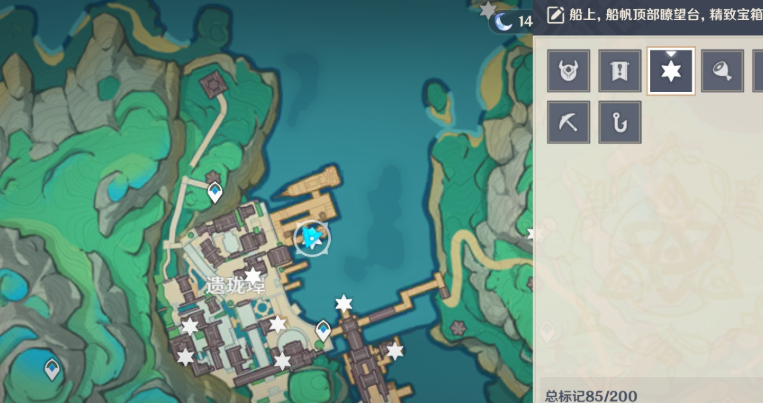Choose the pickaxe marker icon
Screen dimensions: 763x403
pyautogui.click(x=568, y=123)
